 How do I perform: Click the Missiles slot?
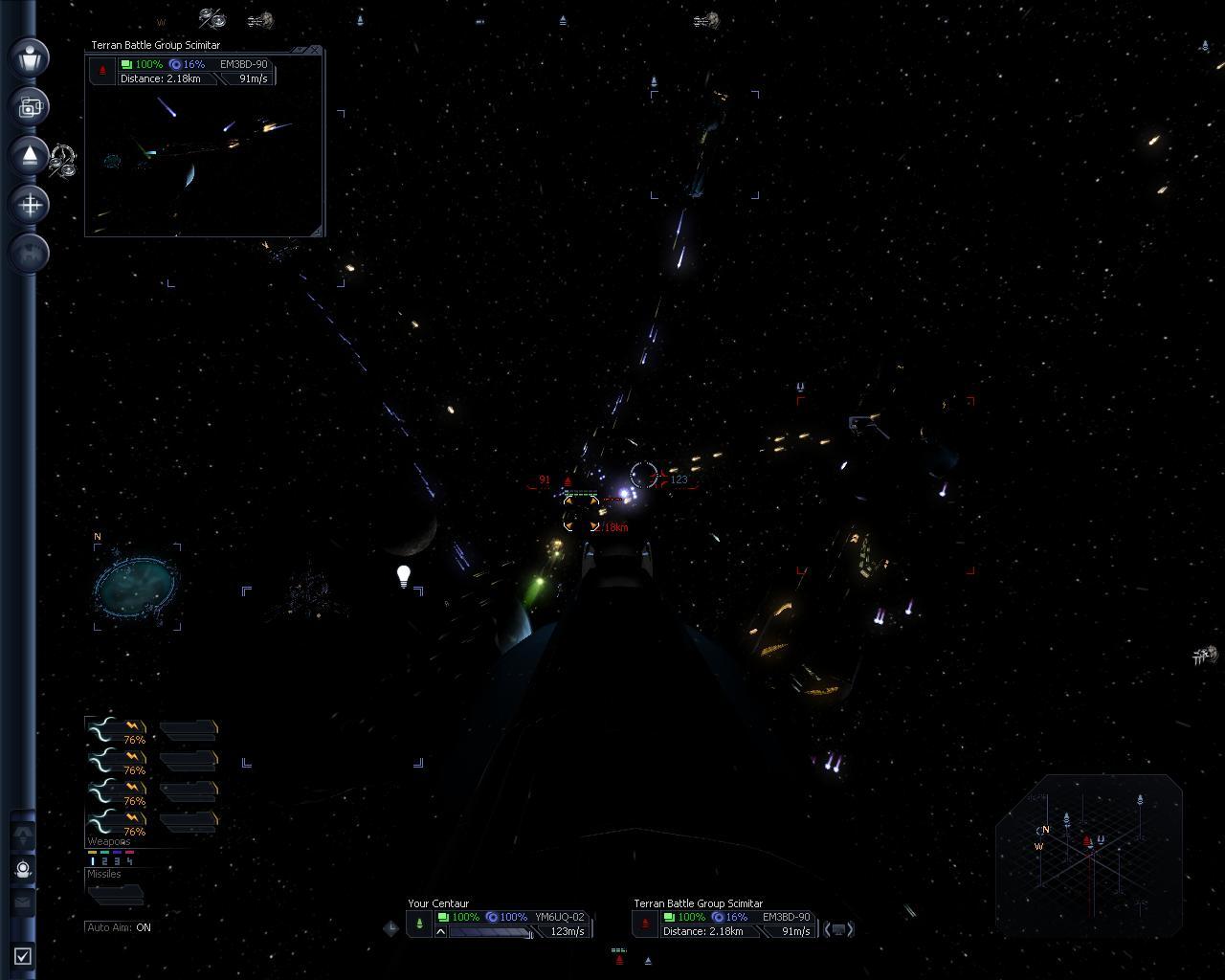click(x=115, y=894)
